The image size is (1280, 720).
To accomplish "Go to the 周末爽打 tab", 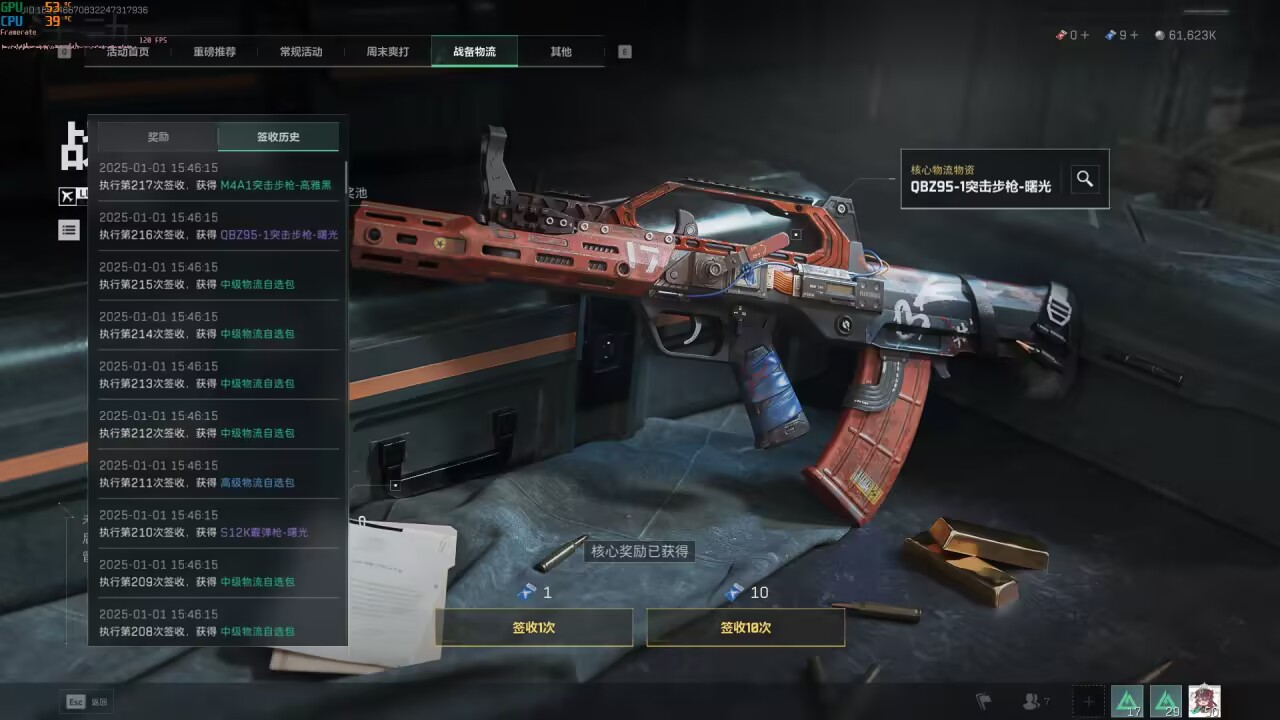I will 387,52.
